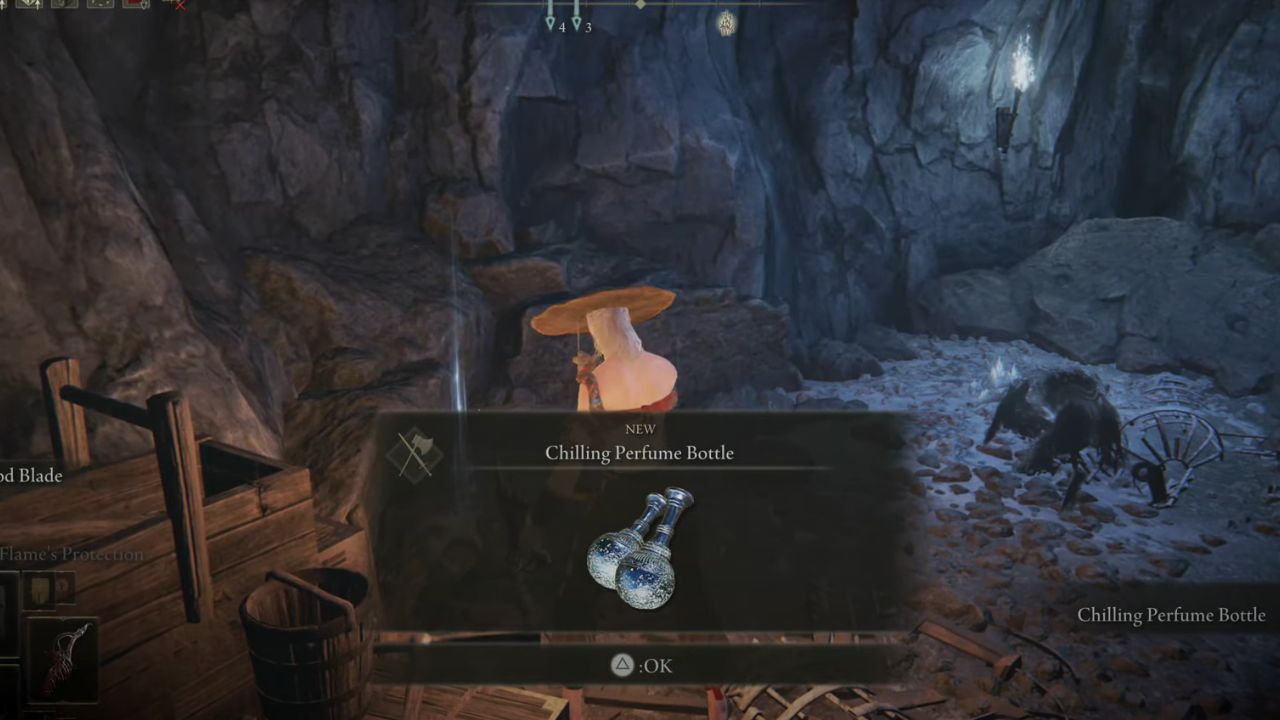Open the Chilling Perfume Bottle pickup log entry
The height and width of the screenshot is (720, 1280).
[1170, 615]
